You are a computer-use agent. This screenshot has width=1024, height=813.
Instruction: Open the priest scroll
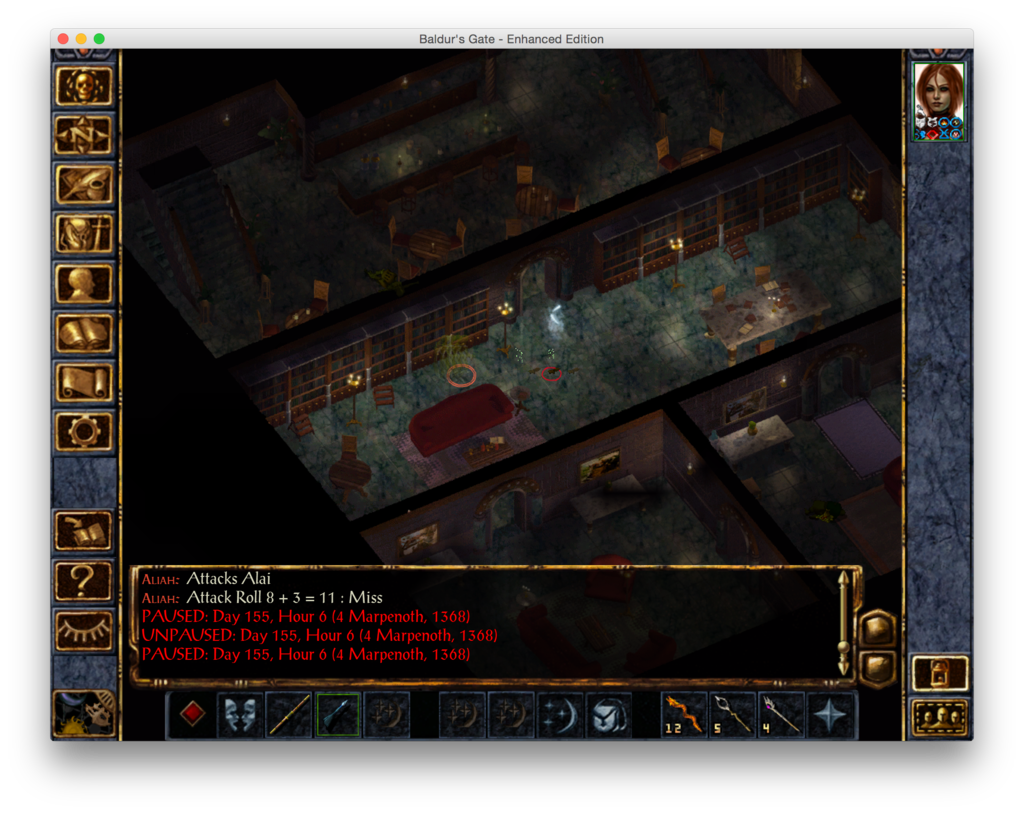point(84,382)
